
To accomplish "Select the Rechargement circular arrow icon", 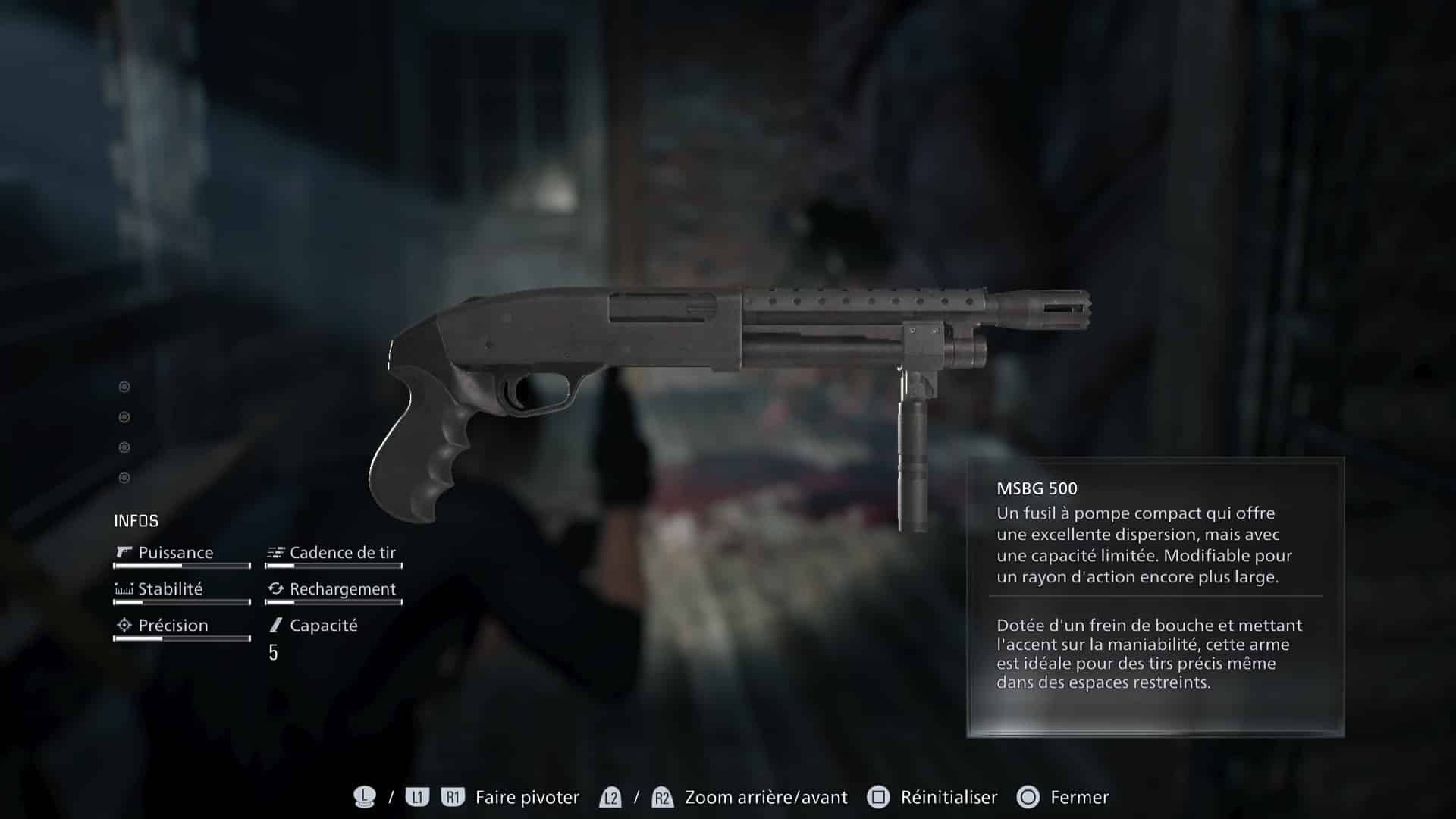I will 275,588.
